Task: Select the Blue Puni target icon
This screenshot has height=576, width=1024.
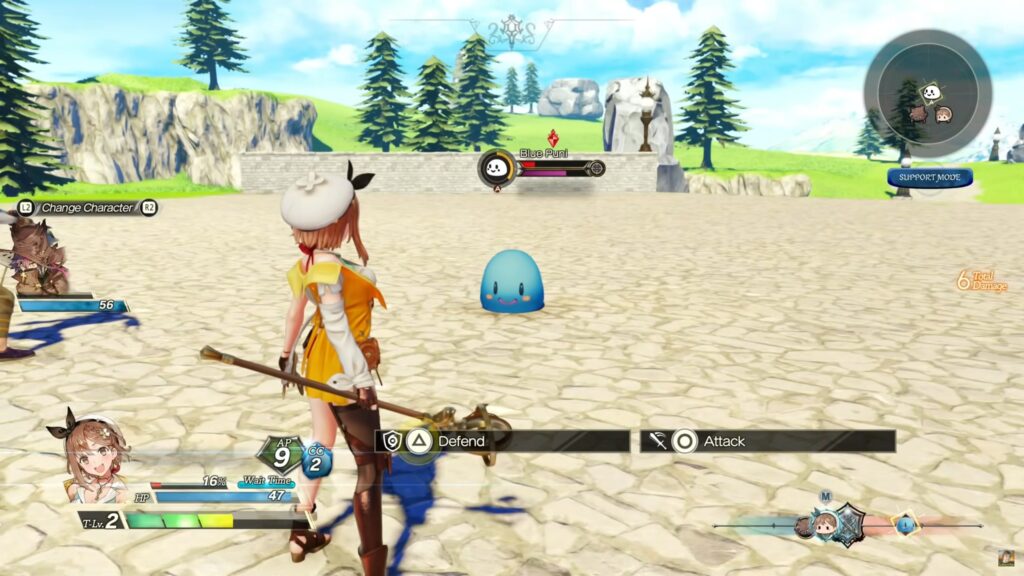Action: pyautogui.click(x=496, y=168)
